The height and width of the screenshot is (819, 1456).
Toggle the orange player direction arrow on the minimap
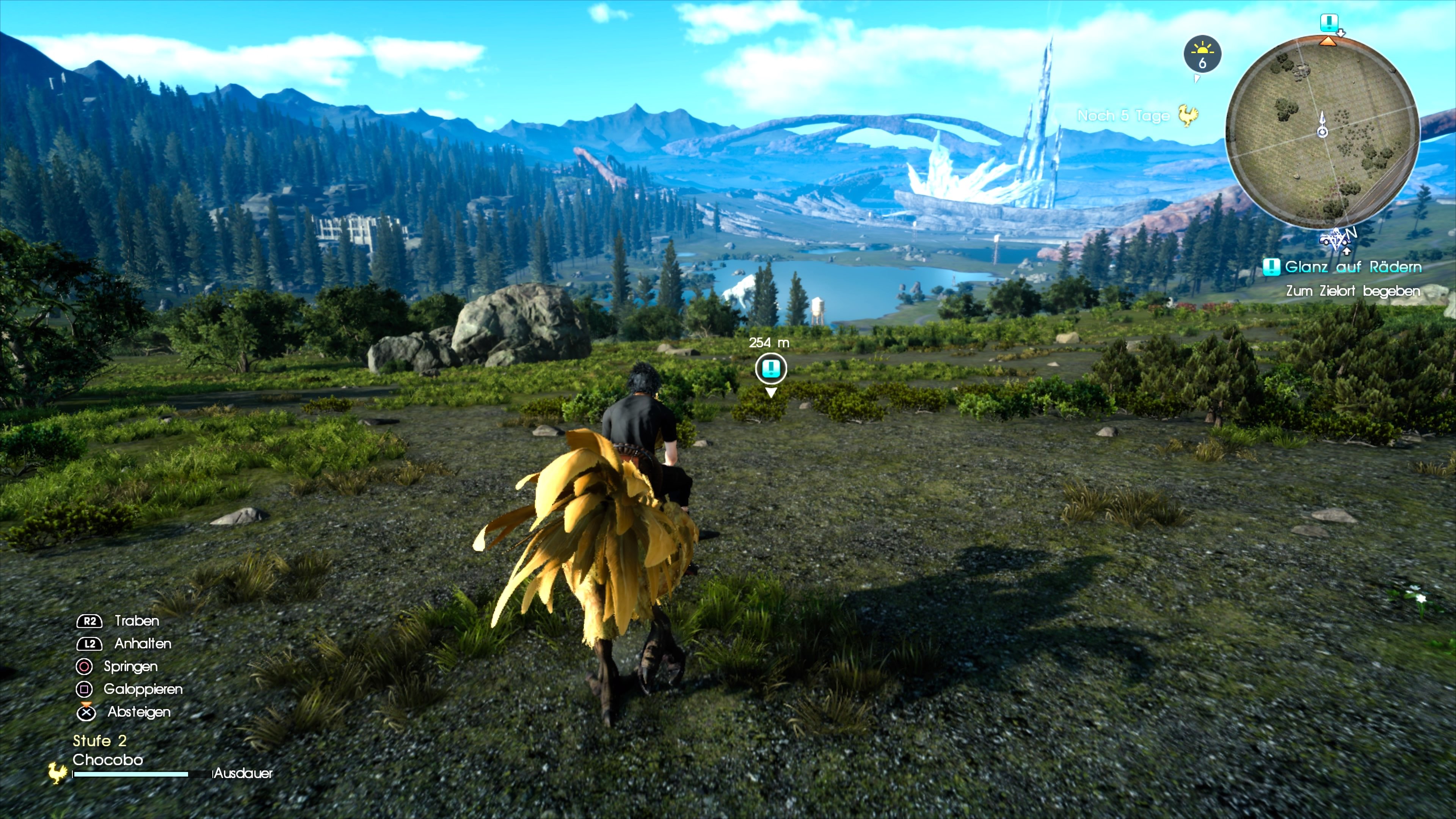click(x=1329, y=41)
